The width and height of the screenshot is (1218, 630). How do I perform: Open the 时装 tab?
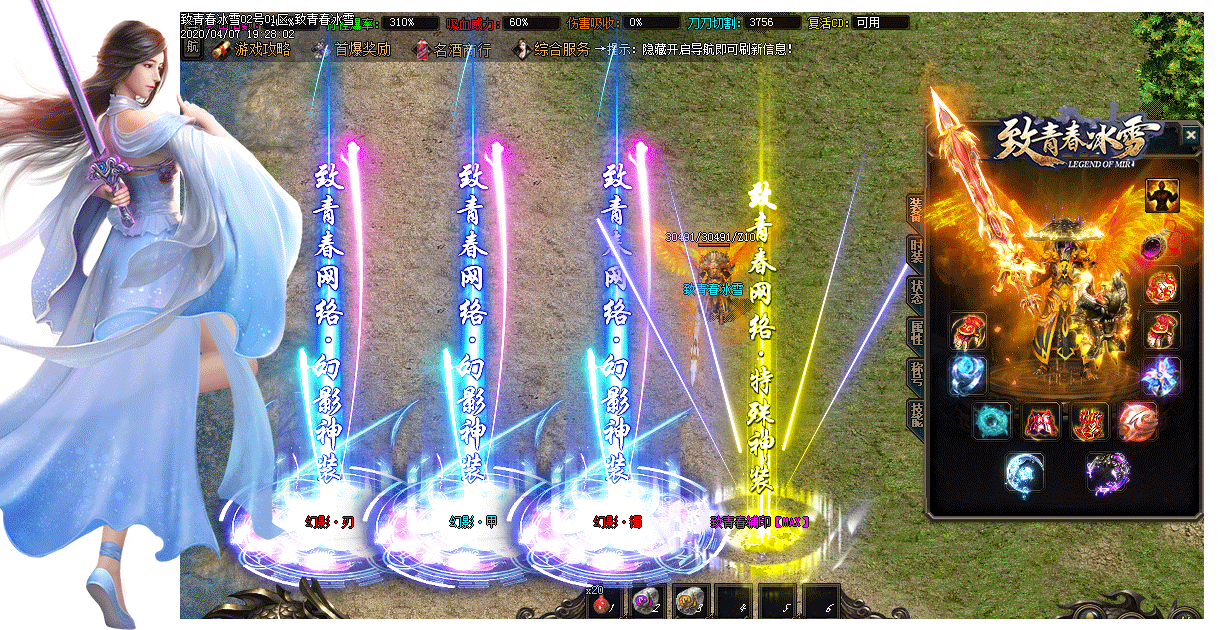pyautogui.click(x=915, y=250)
